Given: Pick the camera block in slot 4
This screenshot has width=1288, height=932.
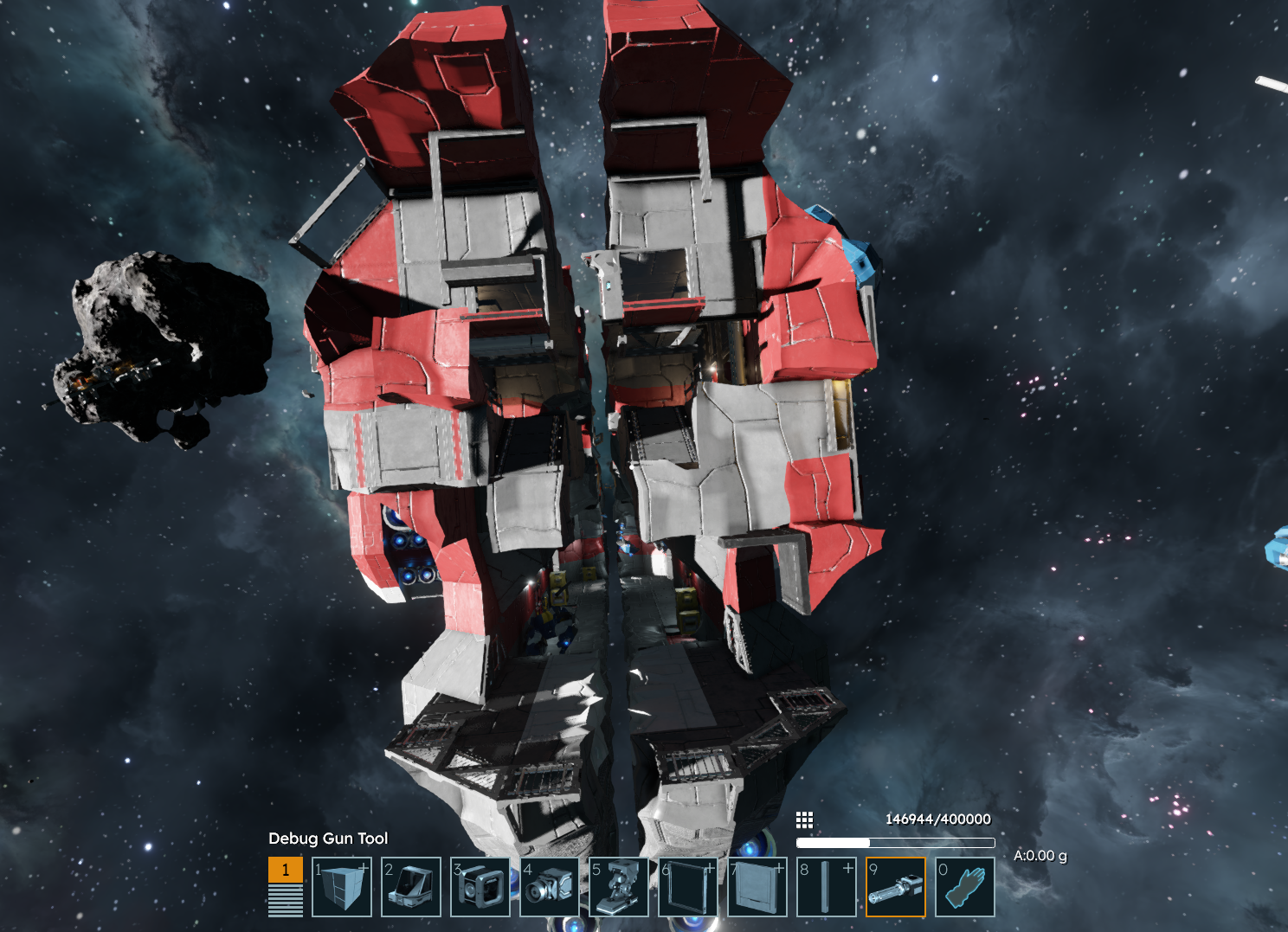Looking at the screenshot, I should click(x=550, y=887).
